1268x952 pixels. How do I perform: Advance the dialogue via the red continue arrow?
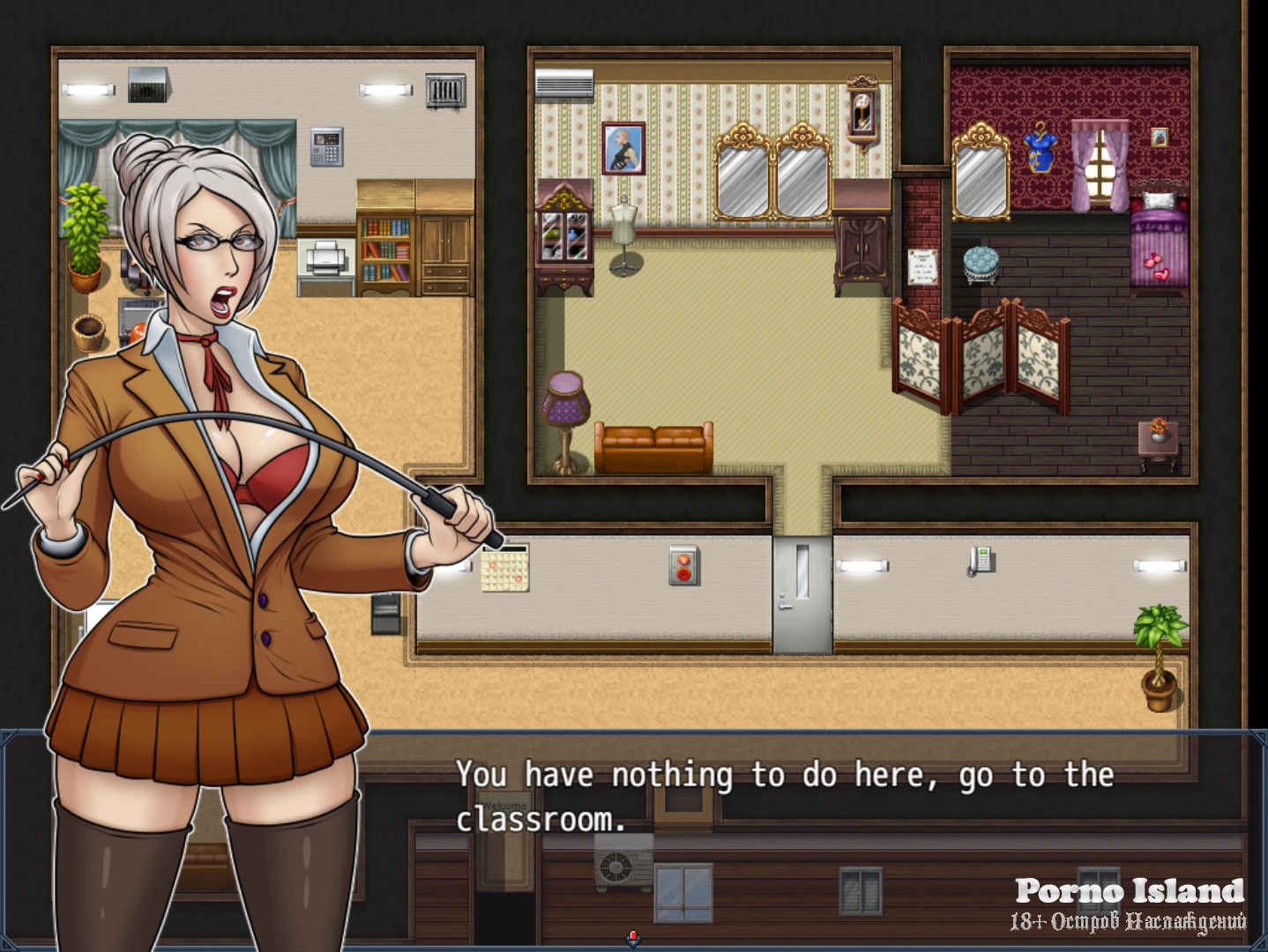point(632,939)
